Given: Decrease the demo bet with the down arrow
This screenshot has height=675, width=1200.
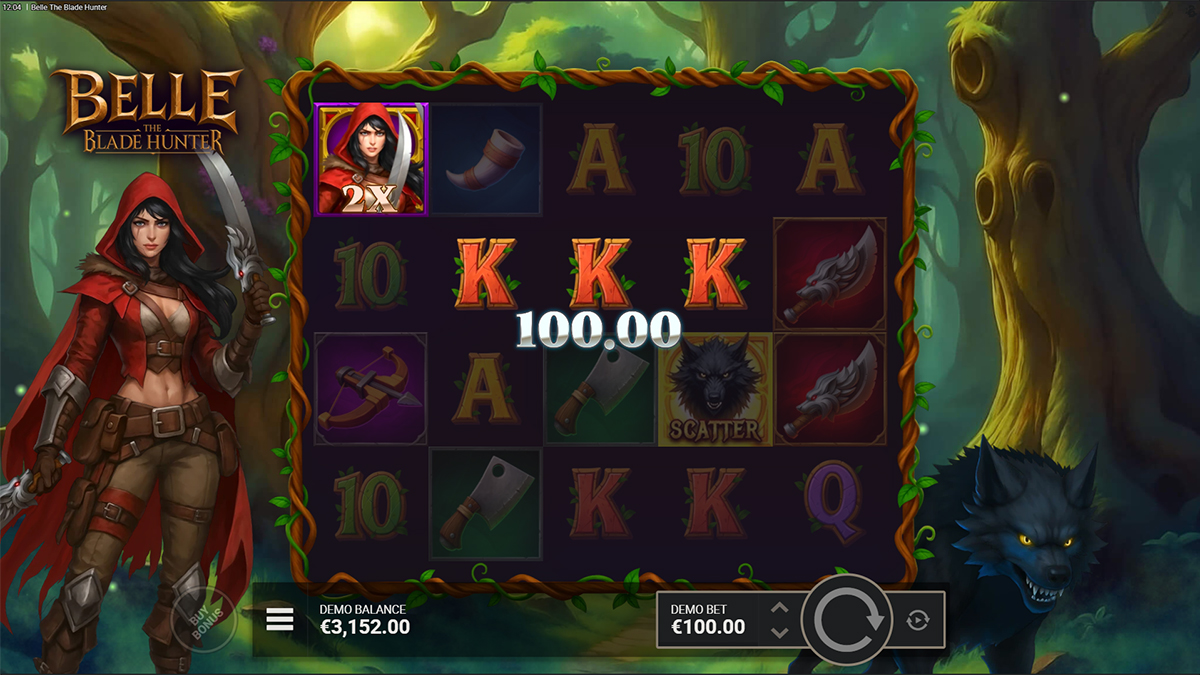Looking at the screenshot, I should click(x=780, y=633).
